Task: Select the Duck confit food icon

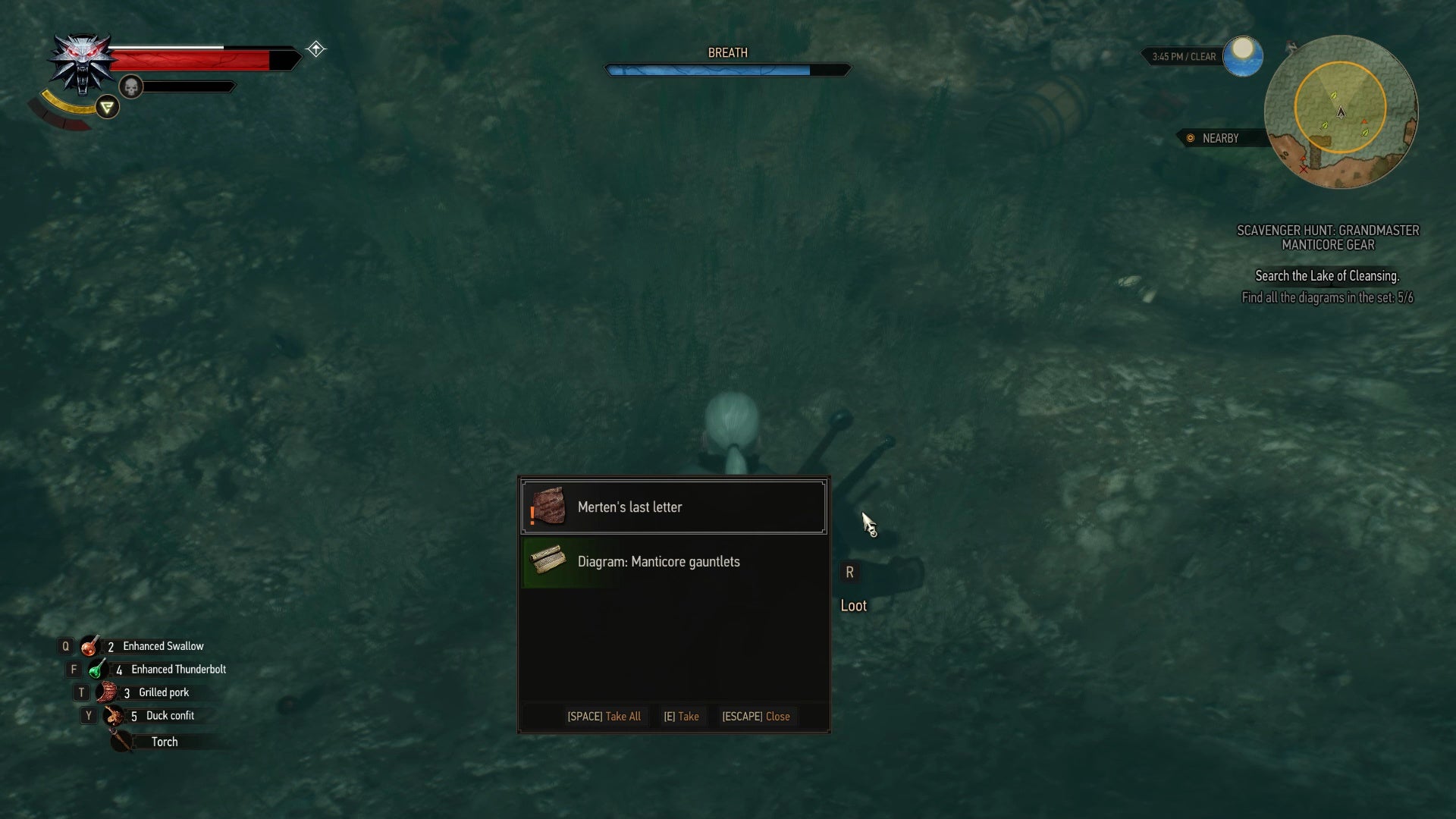Action: pos(114,714)
